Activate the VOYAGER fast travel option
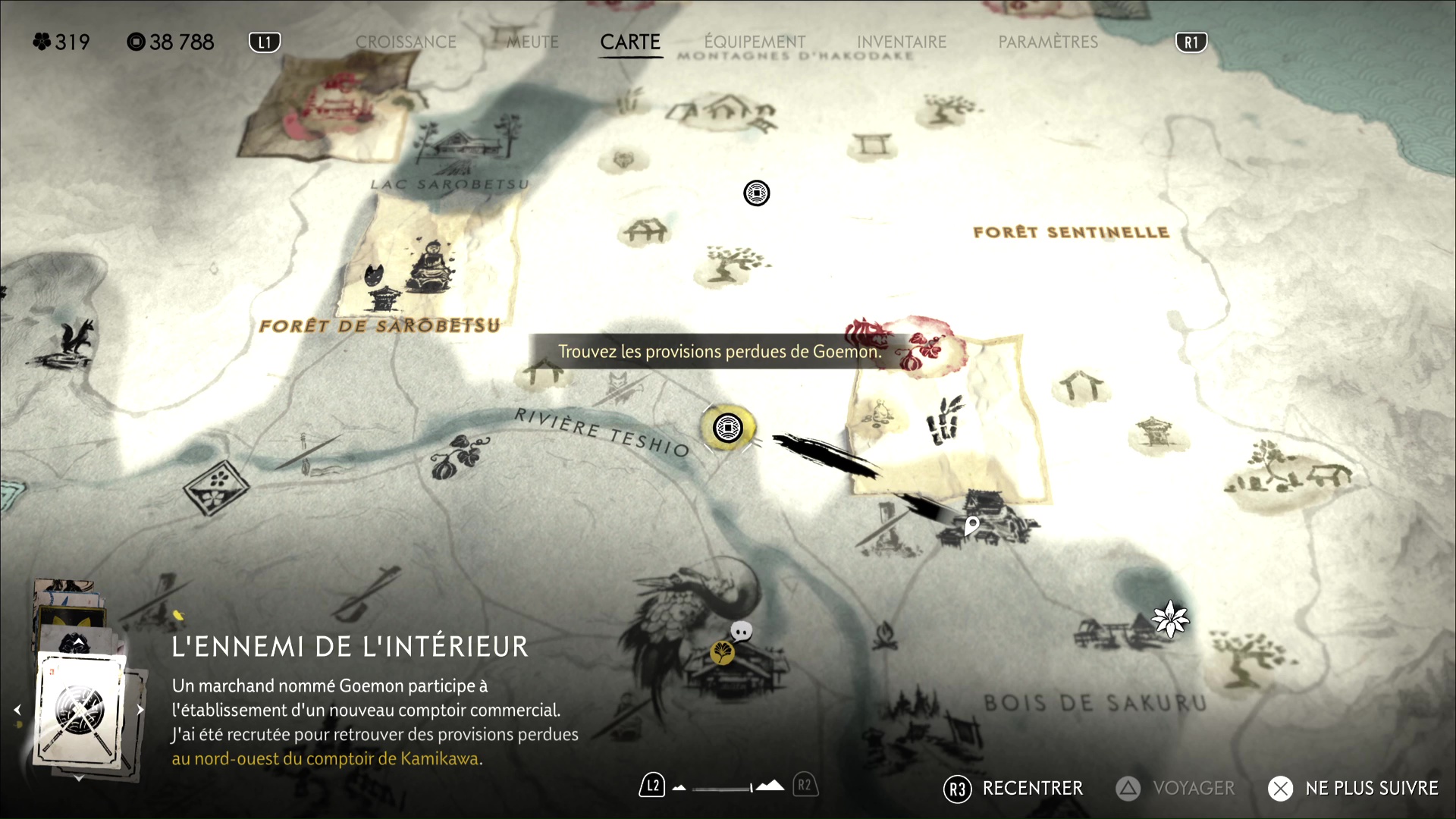Screen dimensions: 1456x819 (1175, 789)
